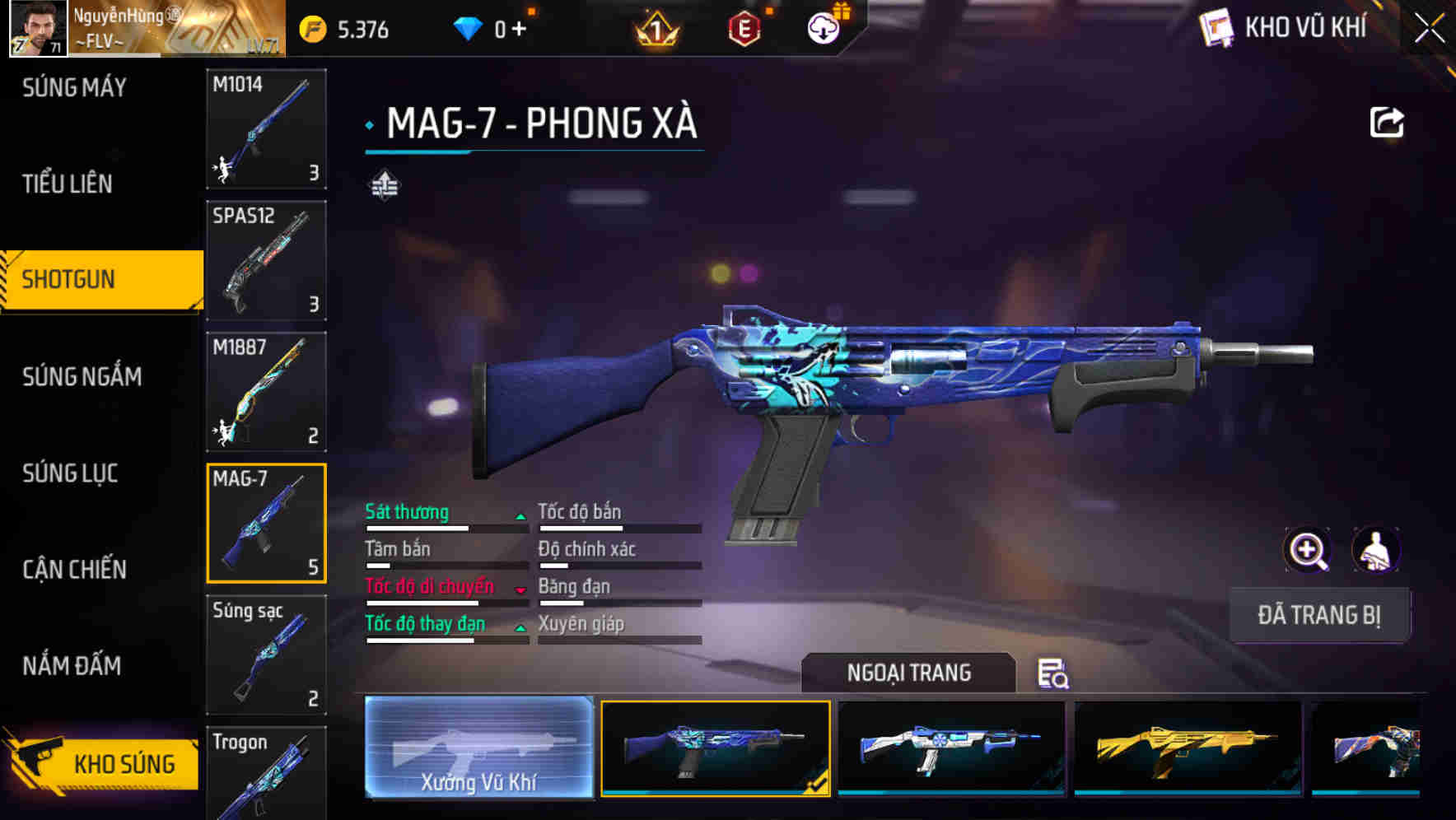Screen dimensions: 1456x820
Task: Click the weapon upgrade badge below the title
Action: [x=384, y=184]
